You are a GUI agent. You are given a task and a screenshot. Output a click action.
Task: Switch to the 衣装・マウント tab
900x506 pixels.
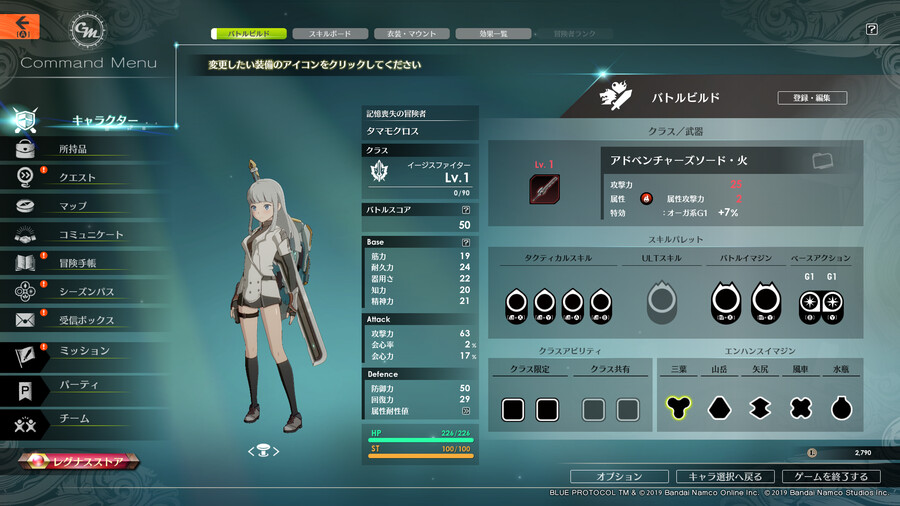coord(411,34)
